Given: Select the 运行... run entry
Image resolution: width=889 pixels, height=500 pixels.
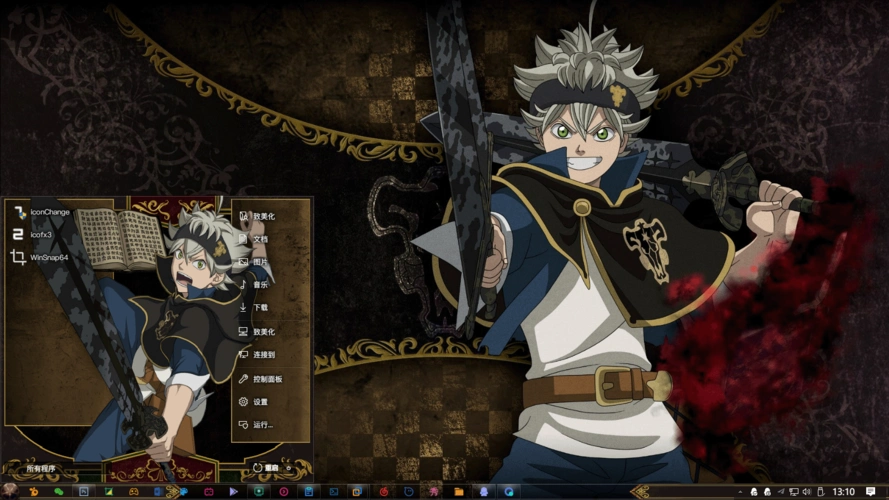Looking at the screenshot, I should pos(262,425).
